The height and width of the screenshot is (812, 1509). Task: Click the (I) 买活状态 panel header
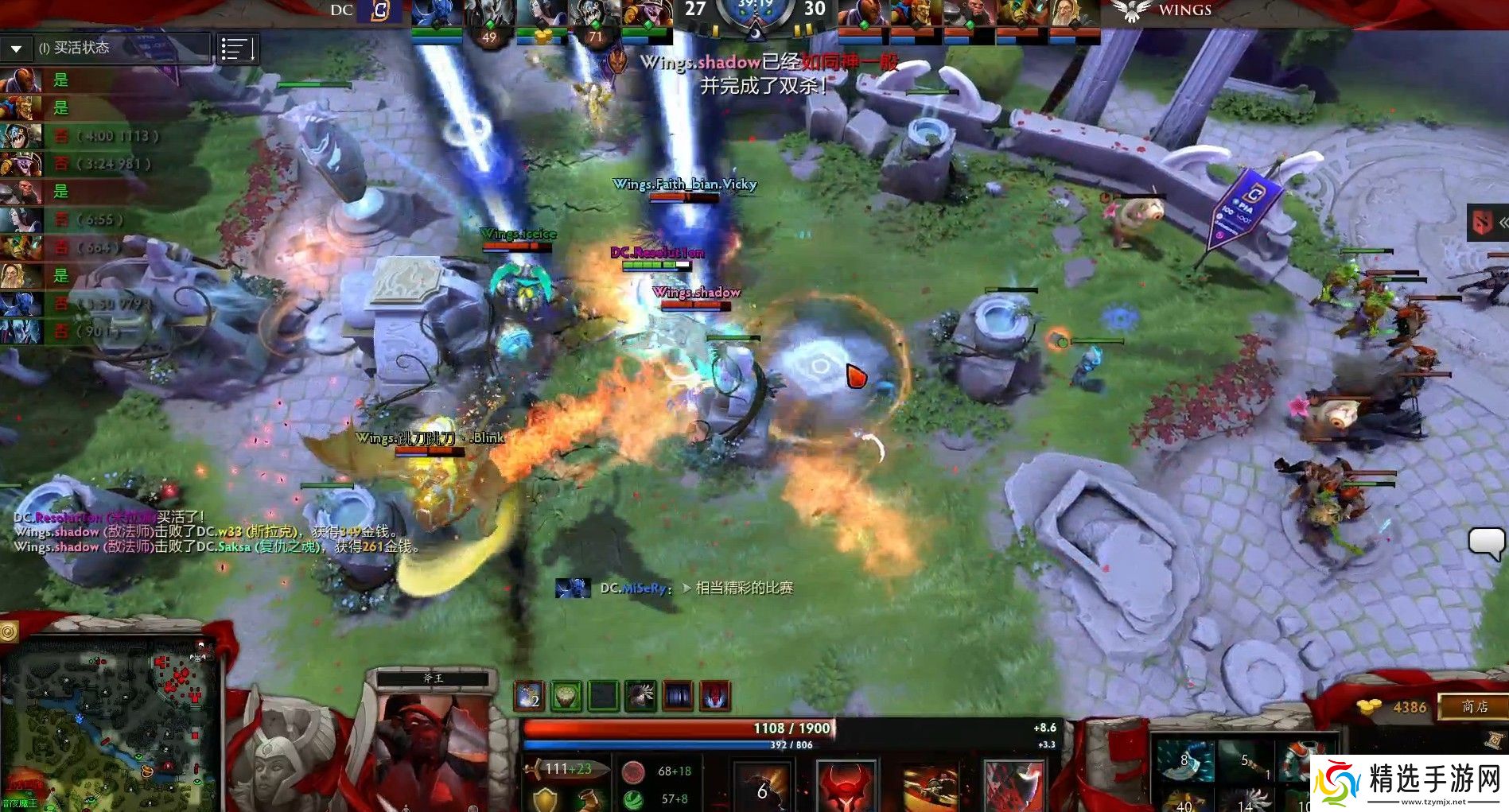pos(80,48)
